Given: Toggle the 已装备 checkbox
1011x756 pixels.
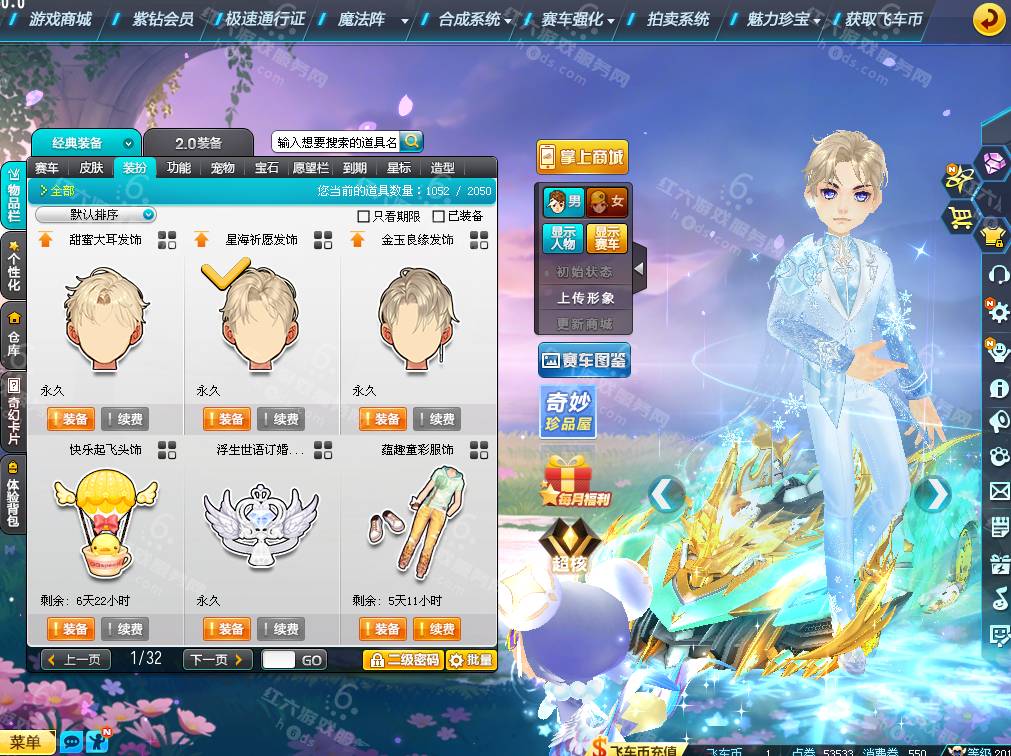Looking at the screenshot, I should (x=438, y=216).
